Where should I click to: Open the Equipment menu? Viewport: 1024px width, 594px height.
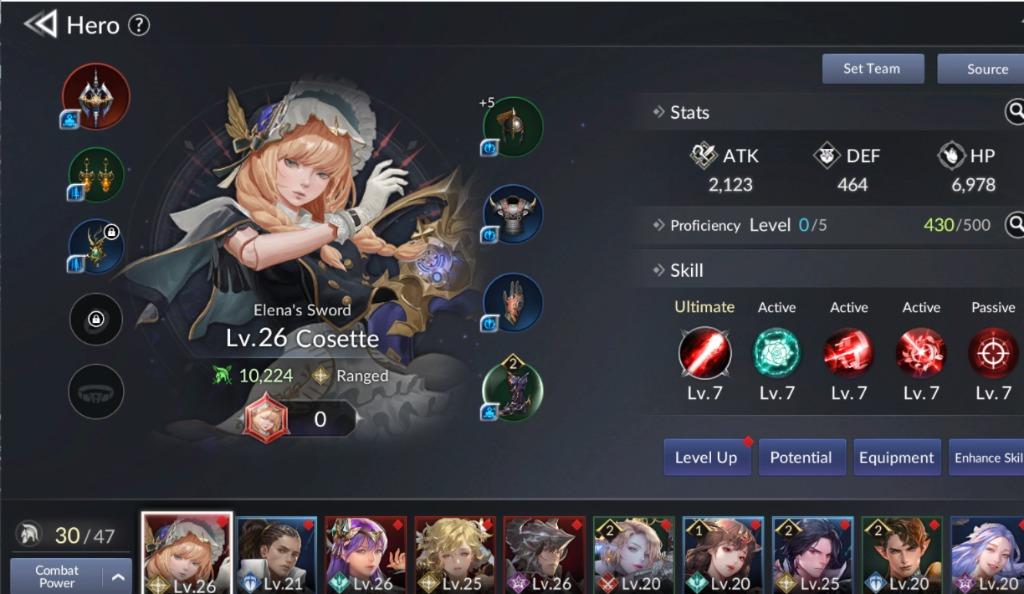[x=896, y=458]
